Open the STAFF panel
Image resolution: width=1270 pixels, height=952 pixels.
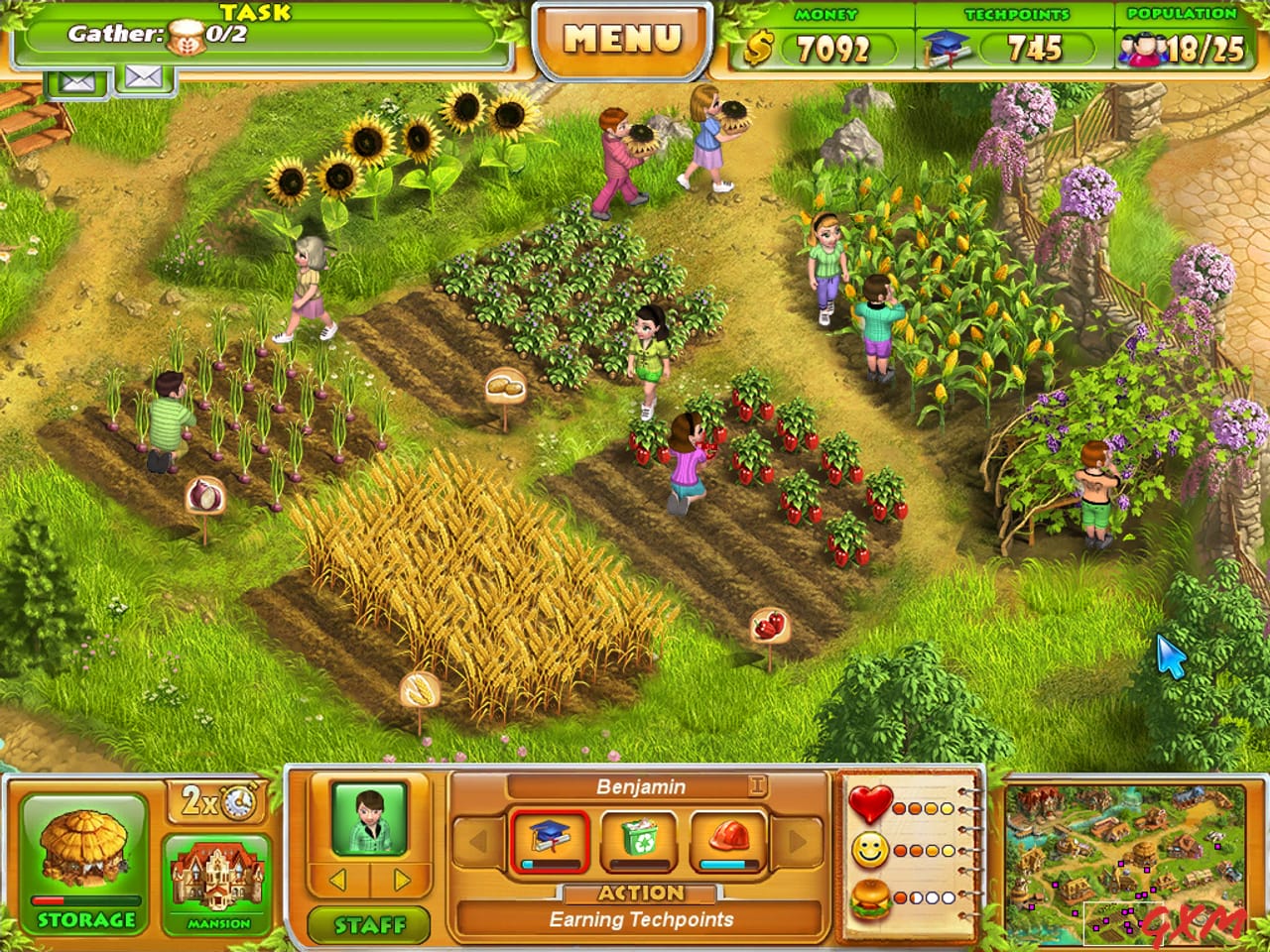[x=370, y=923]
